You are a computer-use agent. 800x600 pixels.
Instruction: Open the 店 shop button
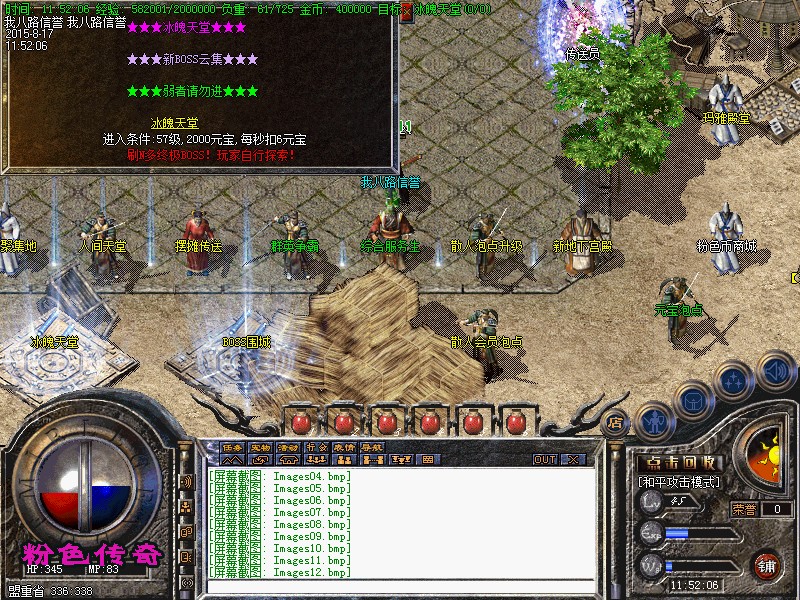tap(616, 422)
